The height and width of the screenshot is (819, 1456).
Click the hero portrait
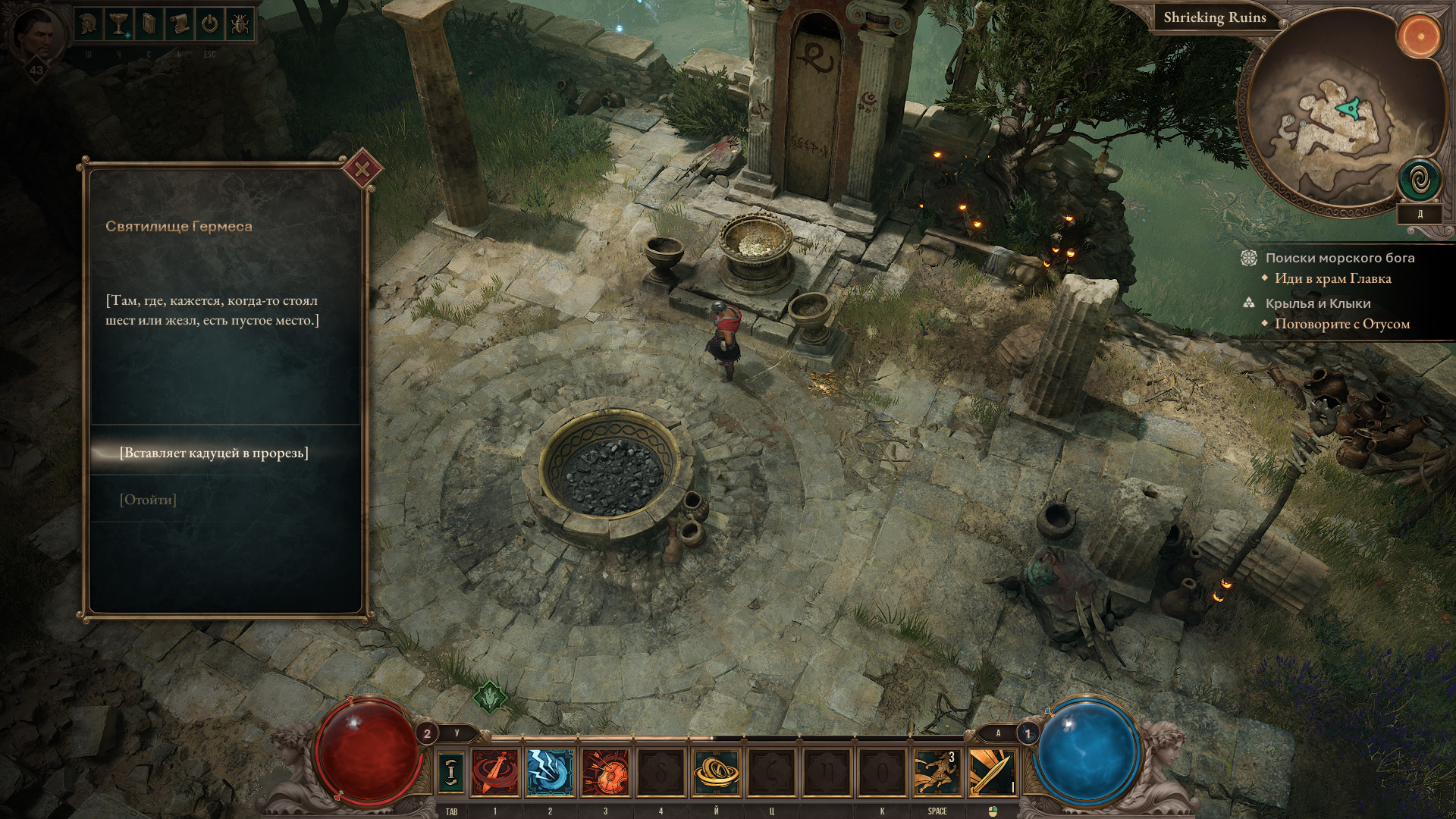(34, 38)
